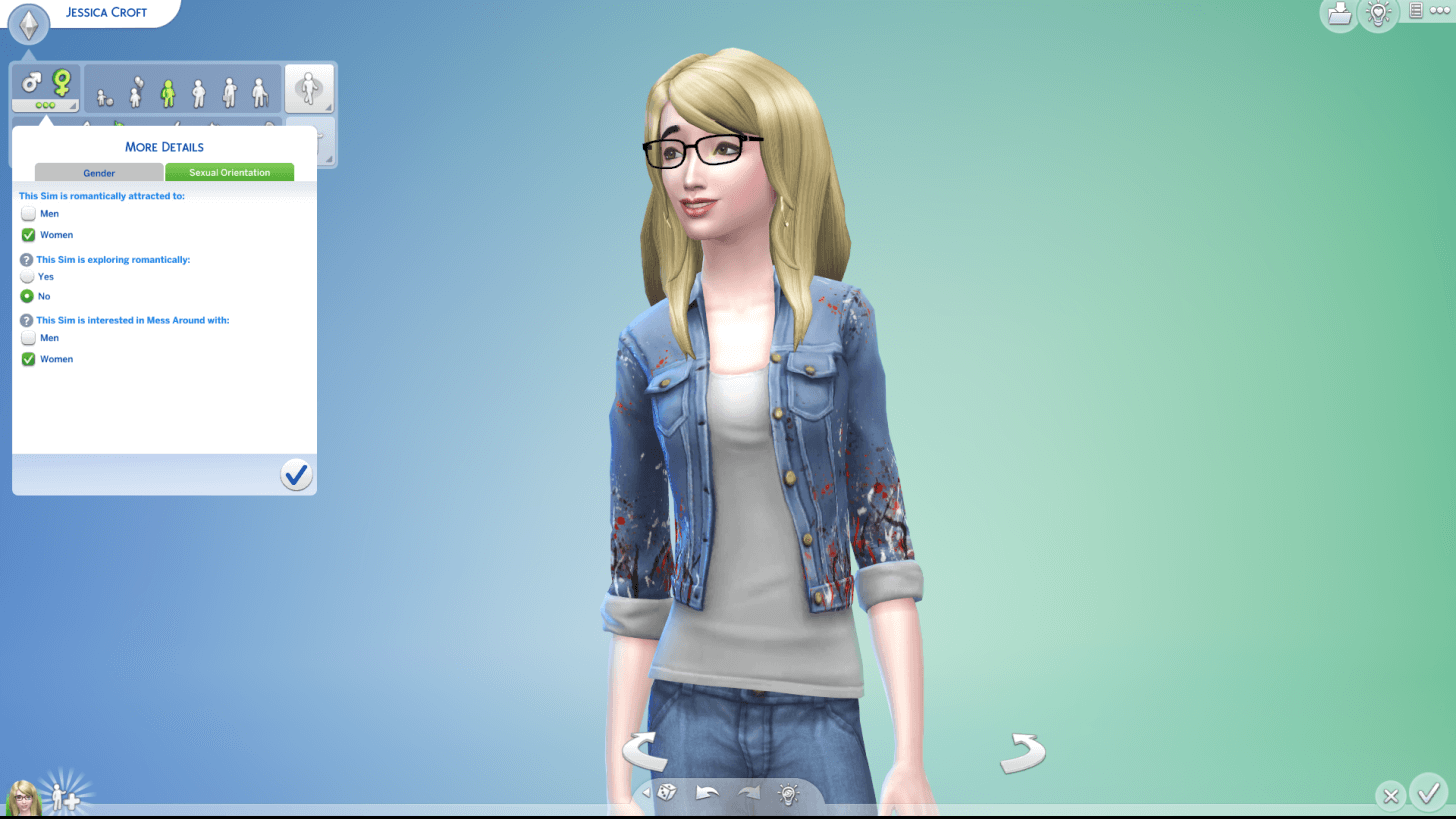This screenshot has height=819, width=1456.
Task: Open the three-dot options menu at top right
Action: (x=1440, y=11)
